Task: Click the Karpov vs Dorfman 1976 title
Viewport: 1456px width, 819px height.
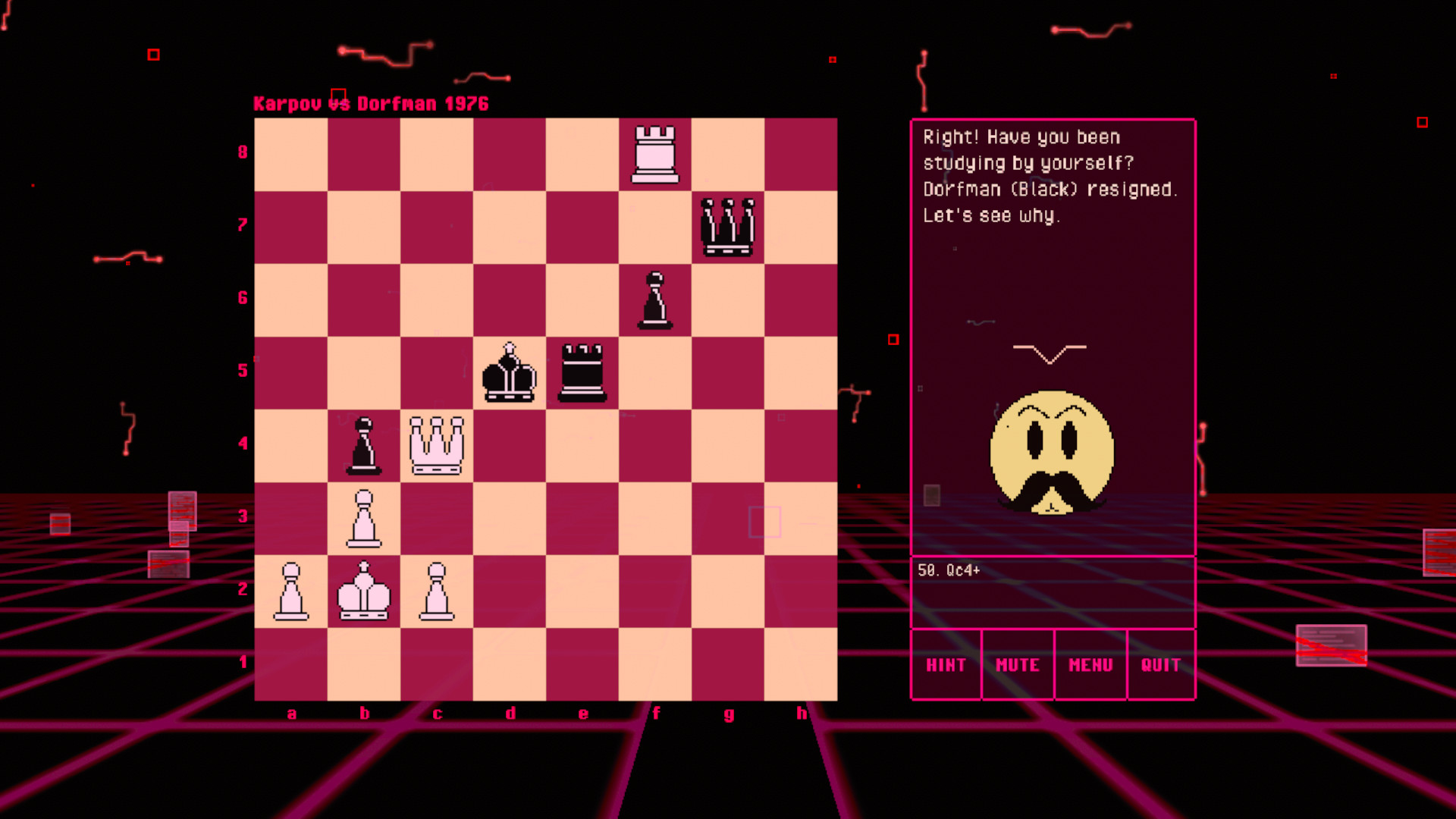Action: click(372, 104)
